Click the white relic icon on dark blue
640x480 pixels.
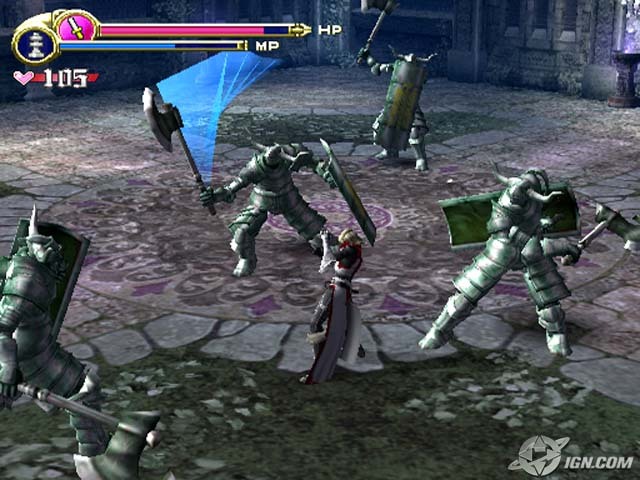coord(33,45)
